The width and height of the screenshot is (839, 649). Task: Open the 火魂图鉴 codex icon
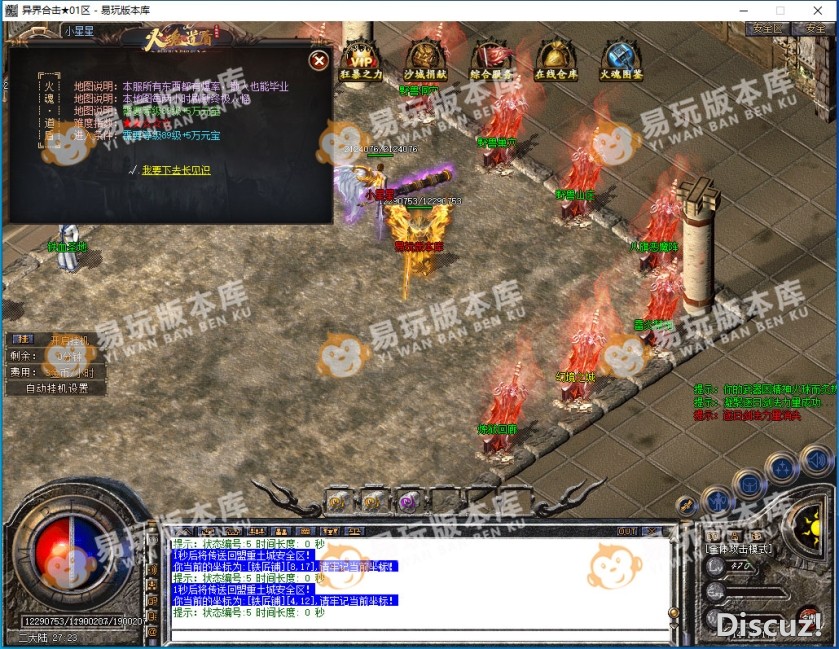coord(621,59)
